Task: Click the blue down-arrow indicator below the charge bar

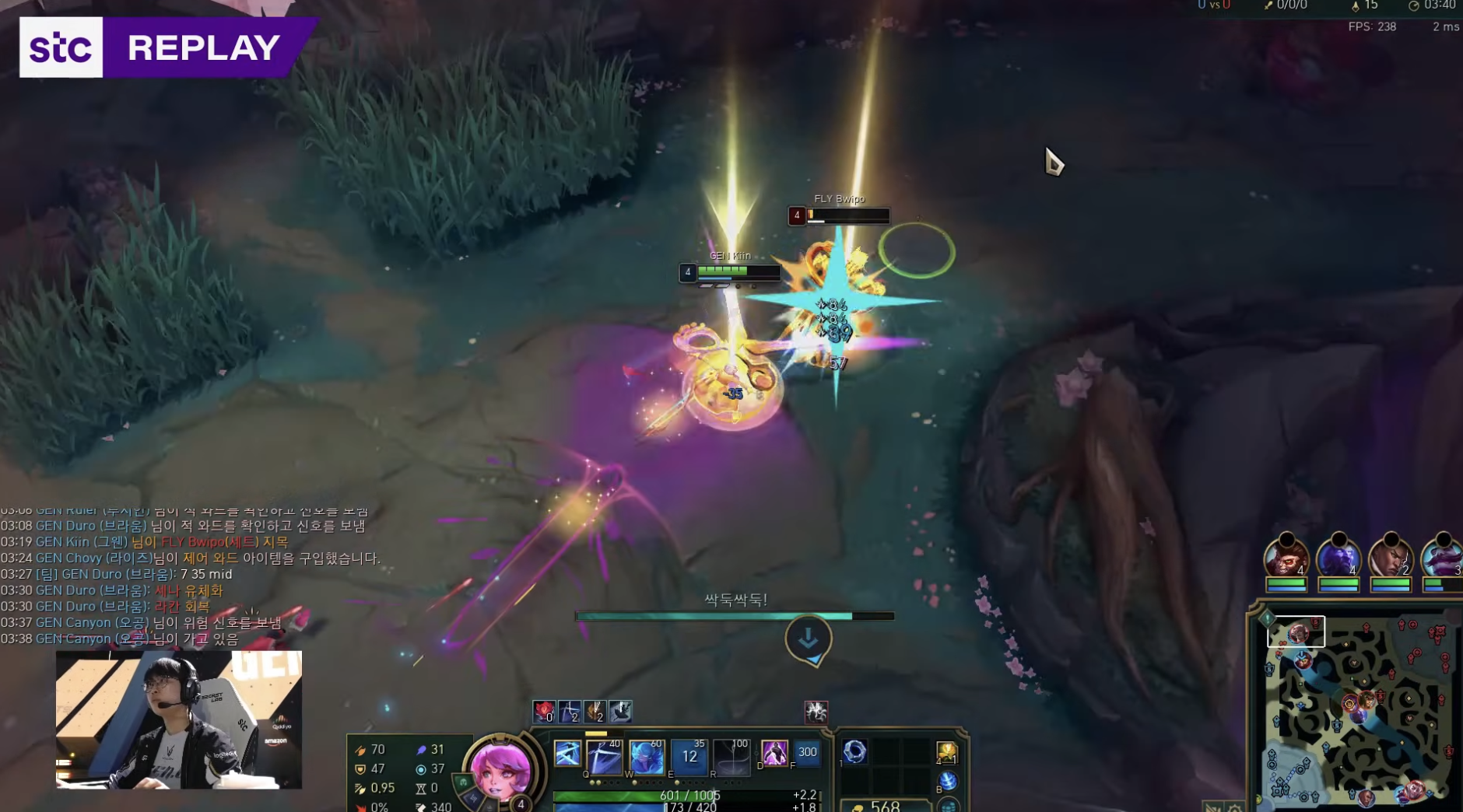Action: tap(809, 638)
